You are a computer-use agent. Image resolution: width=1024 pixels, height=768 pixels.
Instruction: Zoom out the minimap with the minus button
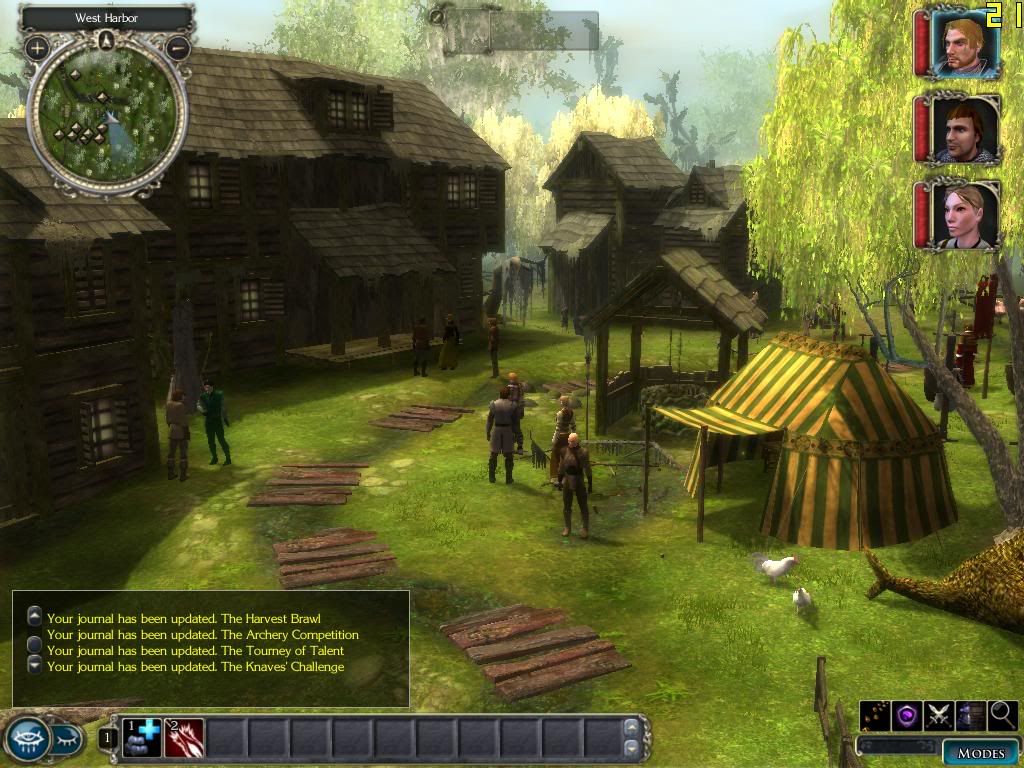178,47
